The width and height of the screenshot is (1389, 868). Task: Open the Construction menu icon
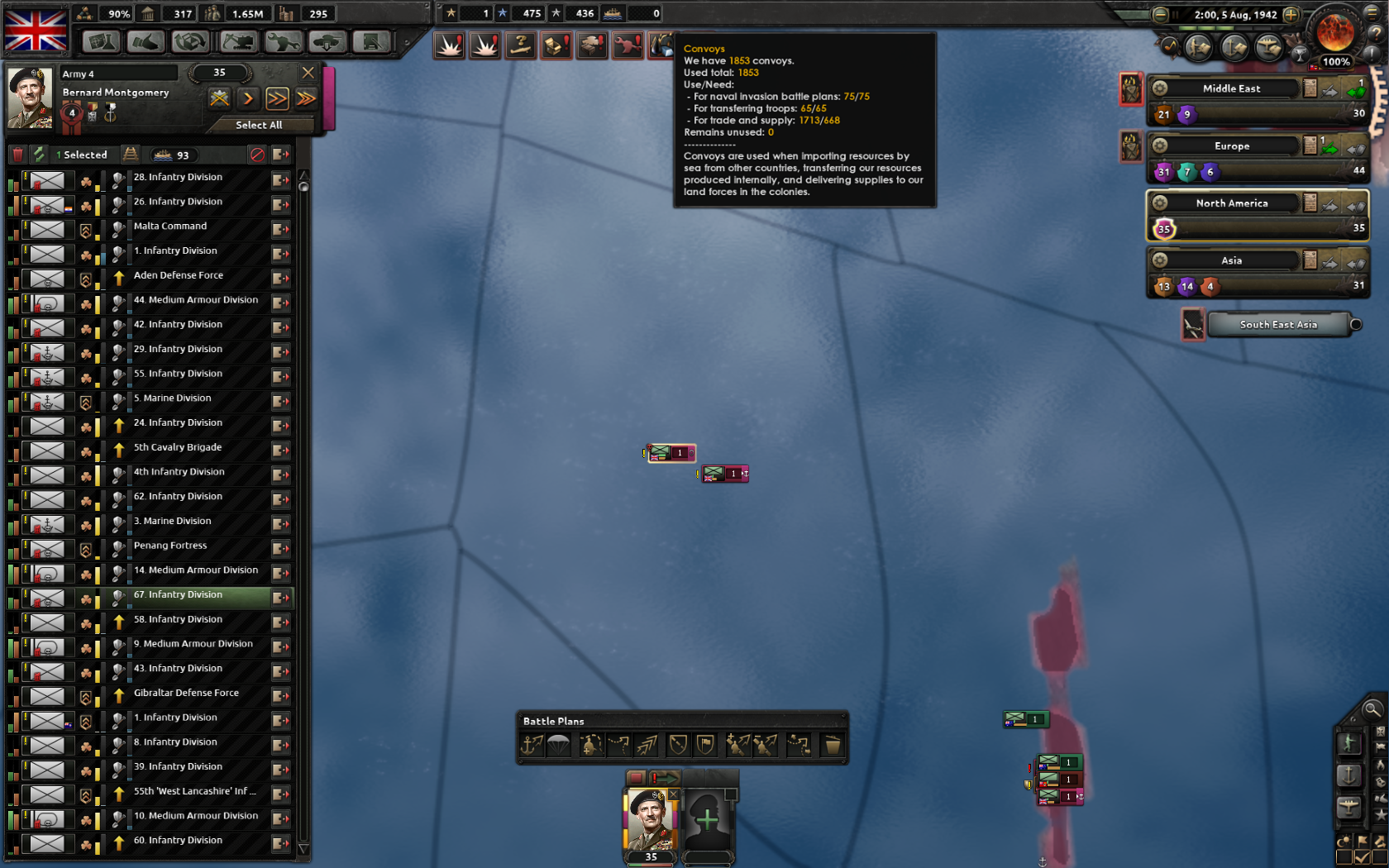[236, 41]
